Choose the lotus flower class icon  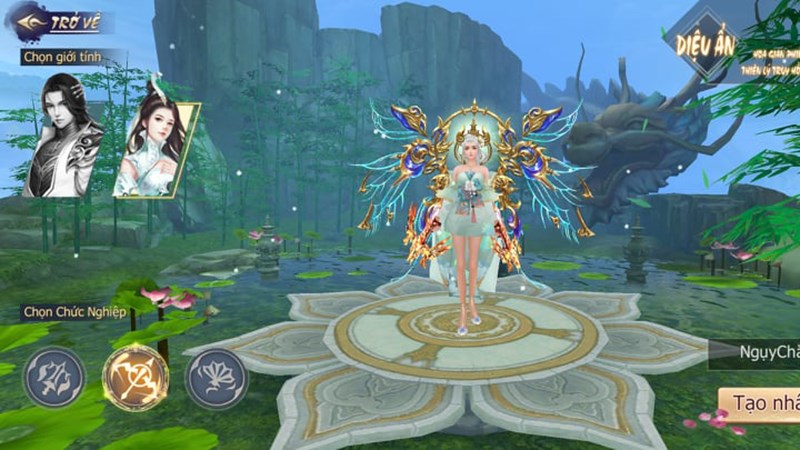click(x=216, y=377)
